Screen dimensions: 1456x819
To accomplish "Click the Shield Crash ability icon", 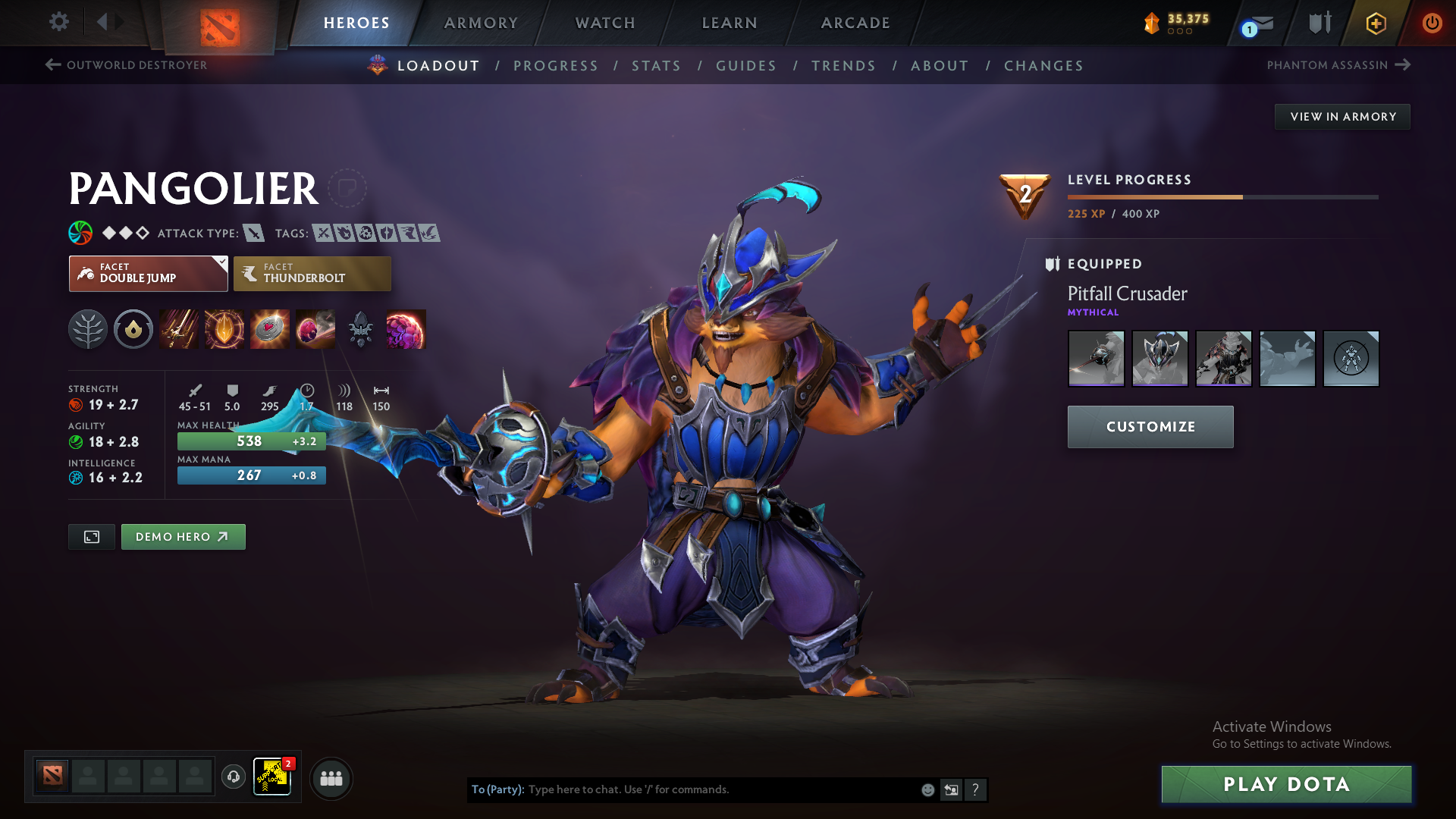I will tap(224, 329).
